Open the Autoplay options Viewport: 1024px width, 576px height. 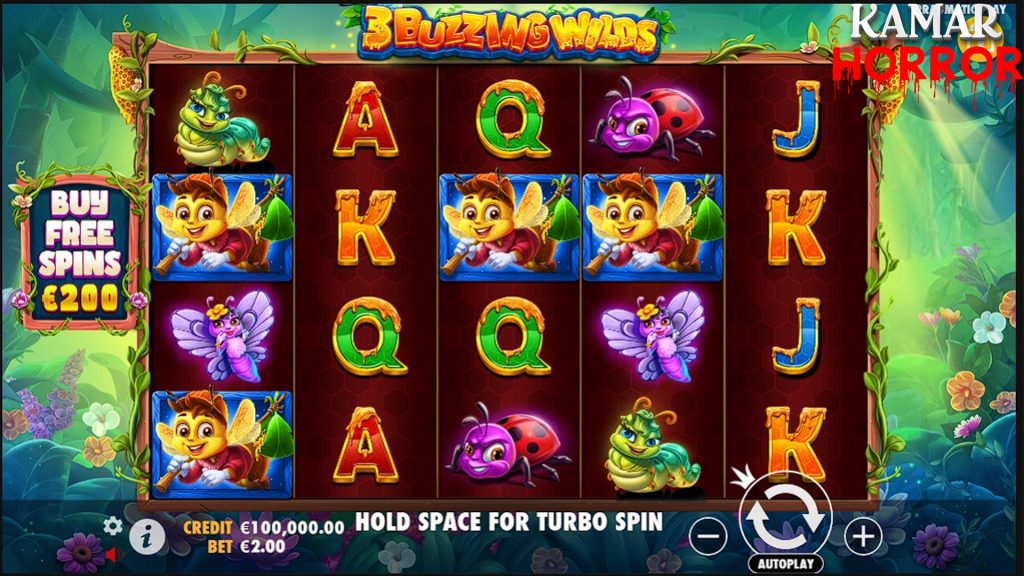click(785, 564)
